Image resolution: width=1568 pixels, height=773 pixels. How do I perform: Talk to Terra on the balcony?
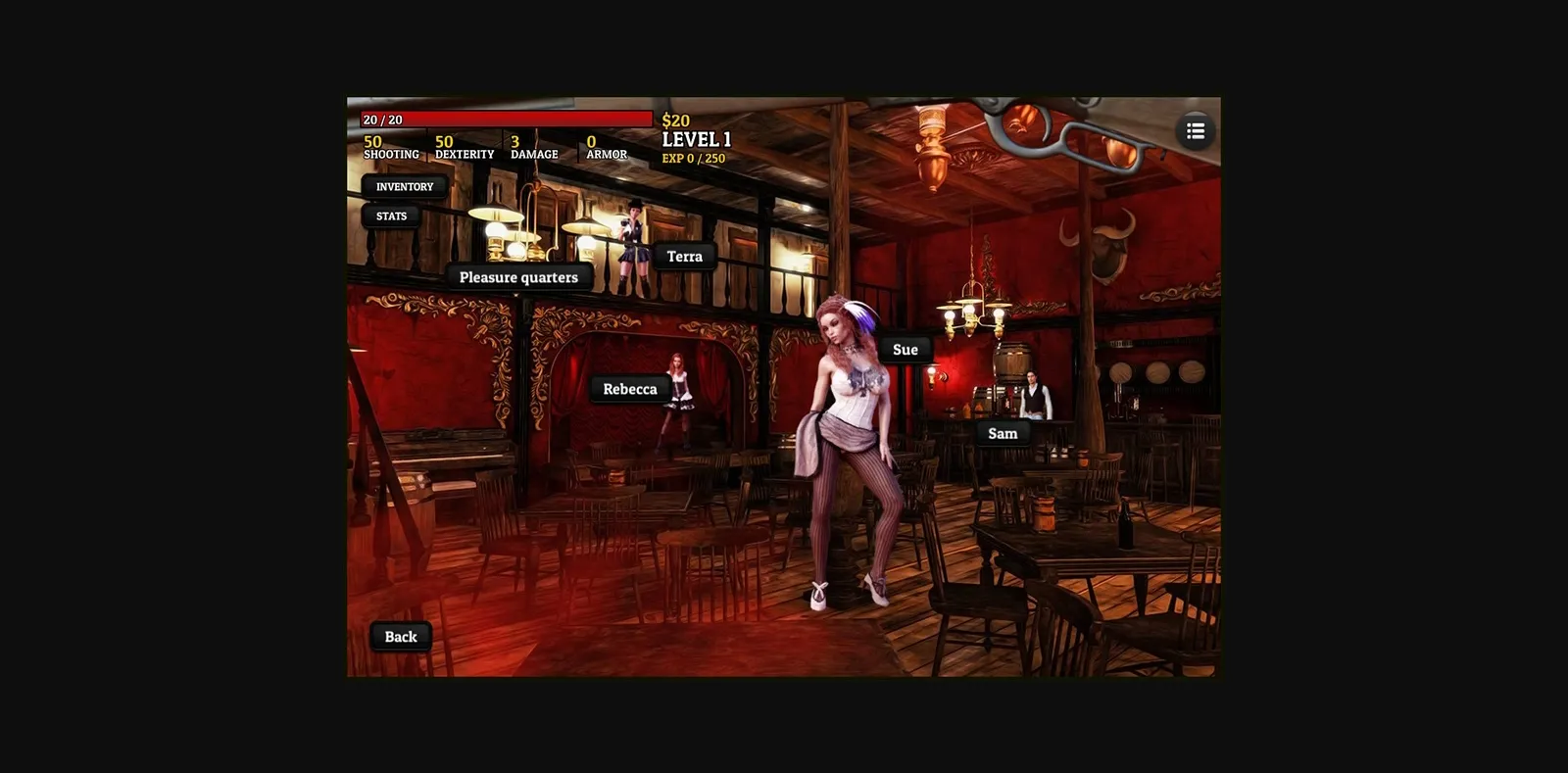pyautogui.click(x=683, y=256)
